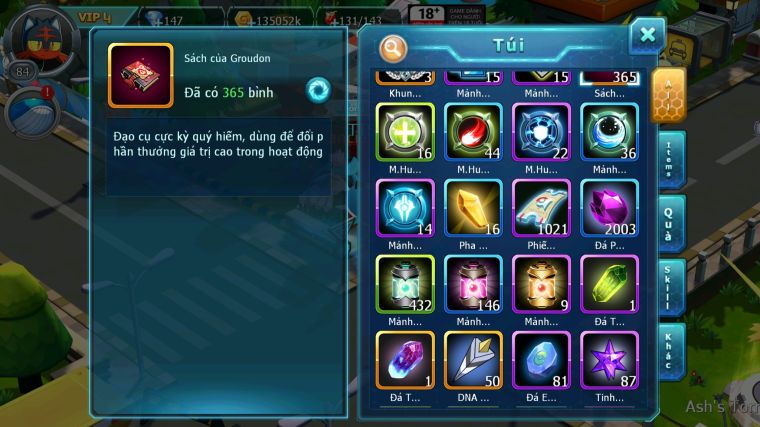Pick the yellow crystal shard with 16
The height and width of the screenshot is (427, 760).
pos(473,208)
